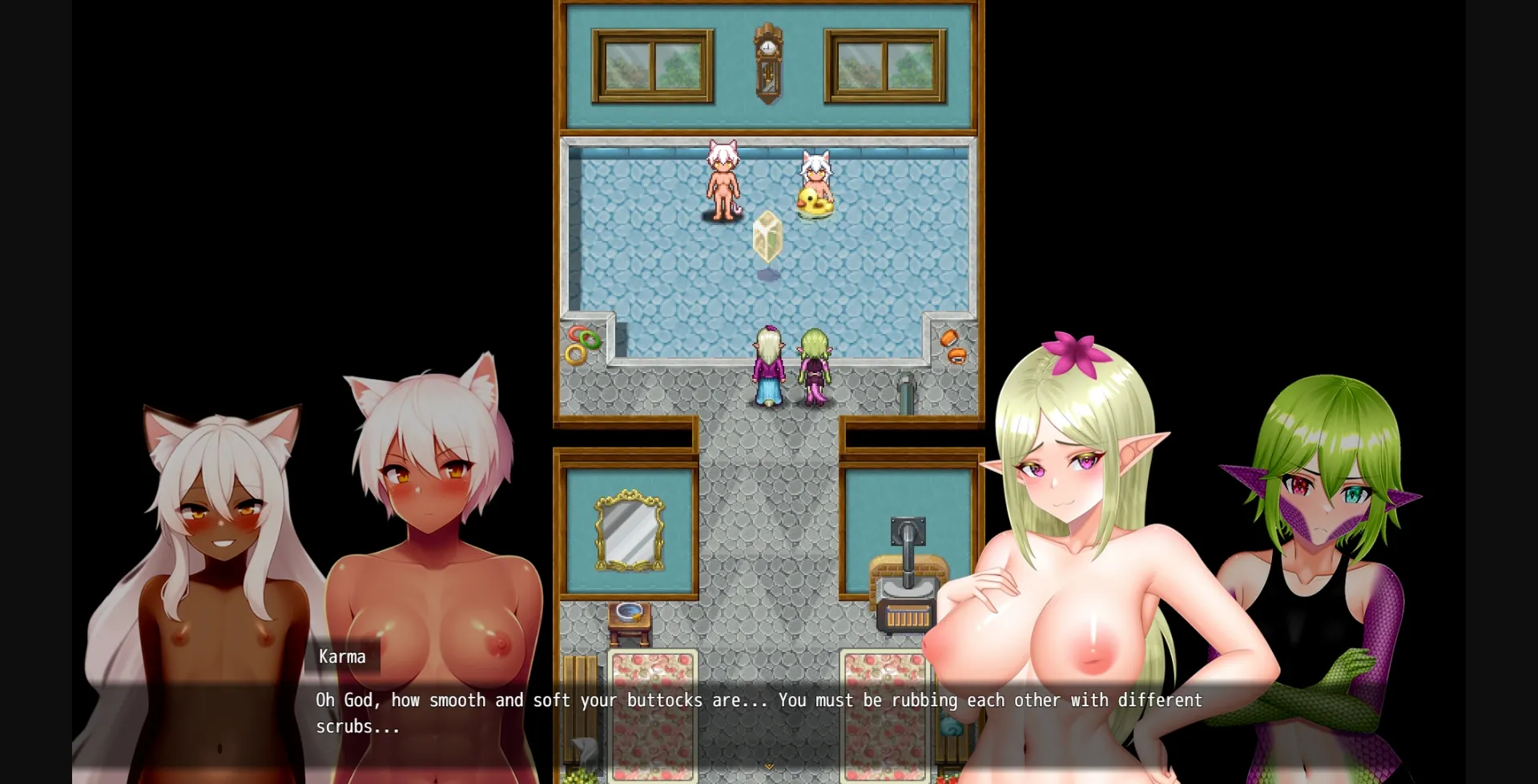Click the down arrow to advance the dialogue
This screenshot has width=1538, height=784.
click(x=768, y=766)
